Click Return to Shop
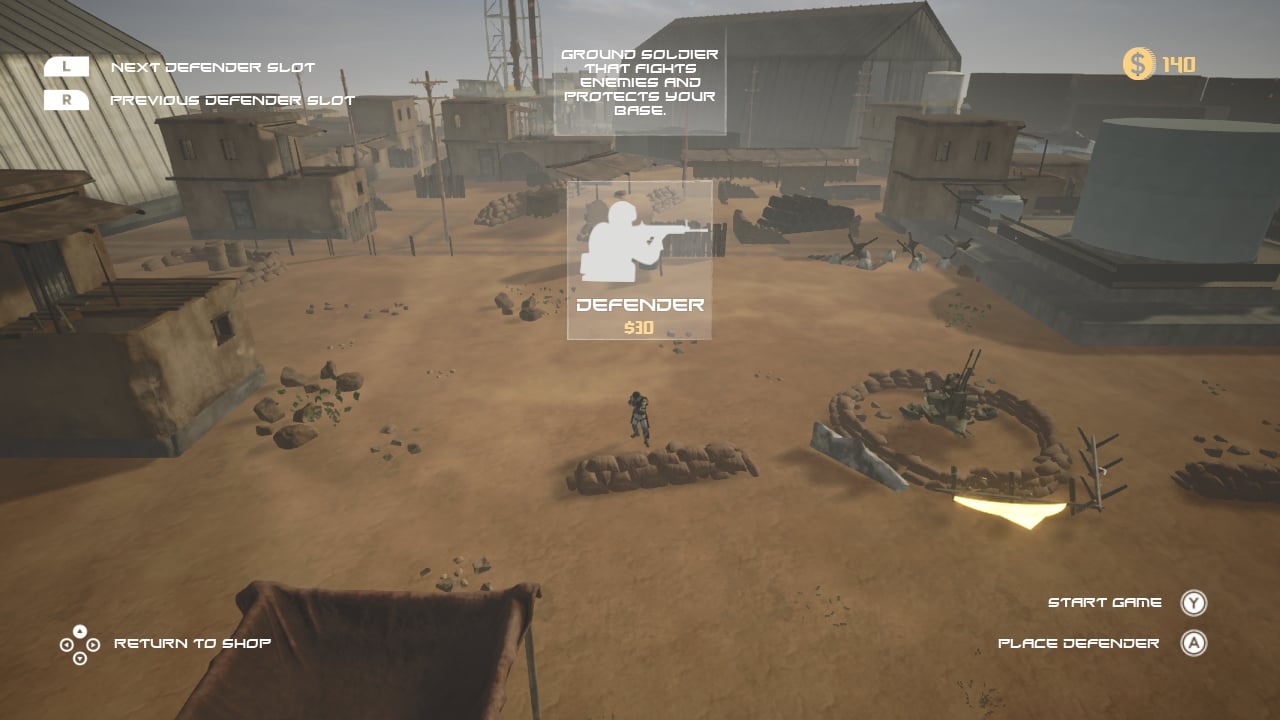 point(192,643)
